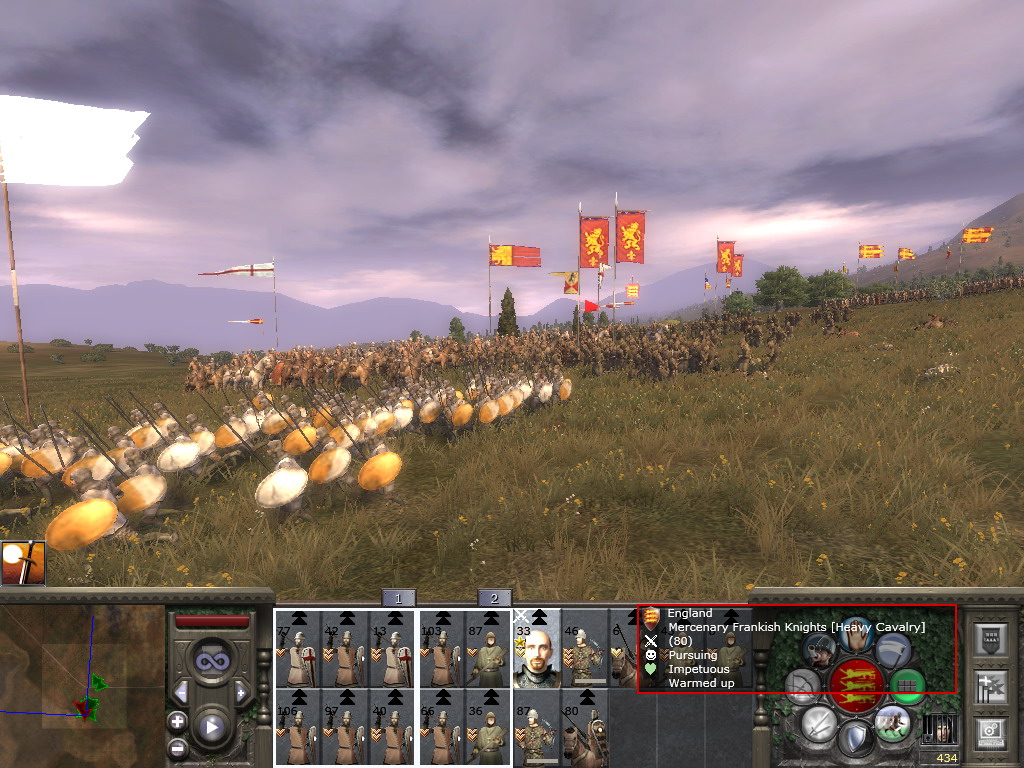Switch to unit group tab 1
This screenshot has width=1024, height=768.
tap(398, 598)
